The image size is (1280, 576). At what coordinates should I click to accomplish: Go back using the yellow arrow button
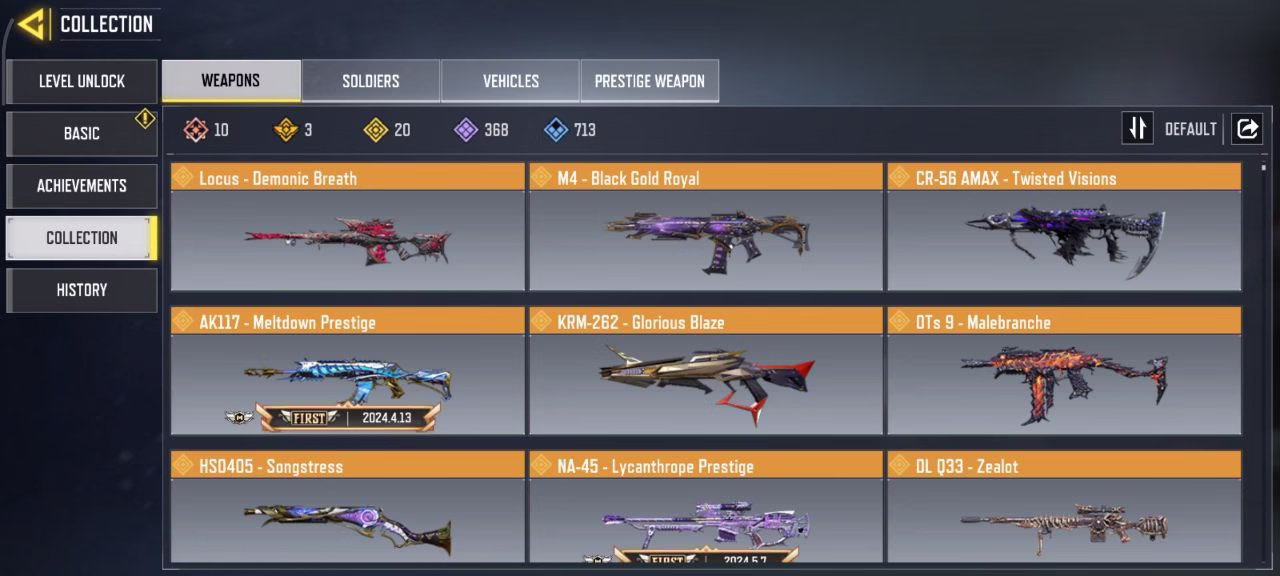[32, 23]
